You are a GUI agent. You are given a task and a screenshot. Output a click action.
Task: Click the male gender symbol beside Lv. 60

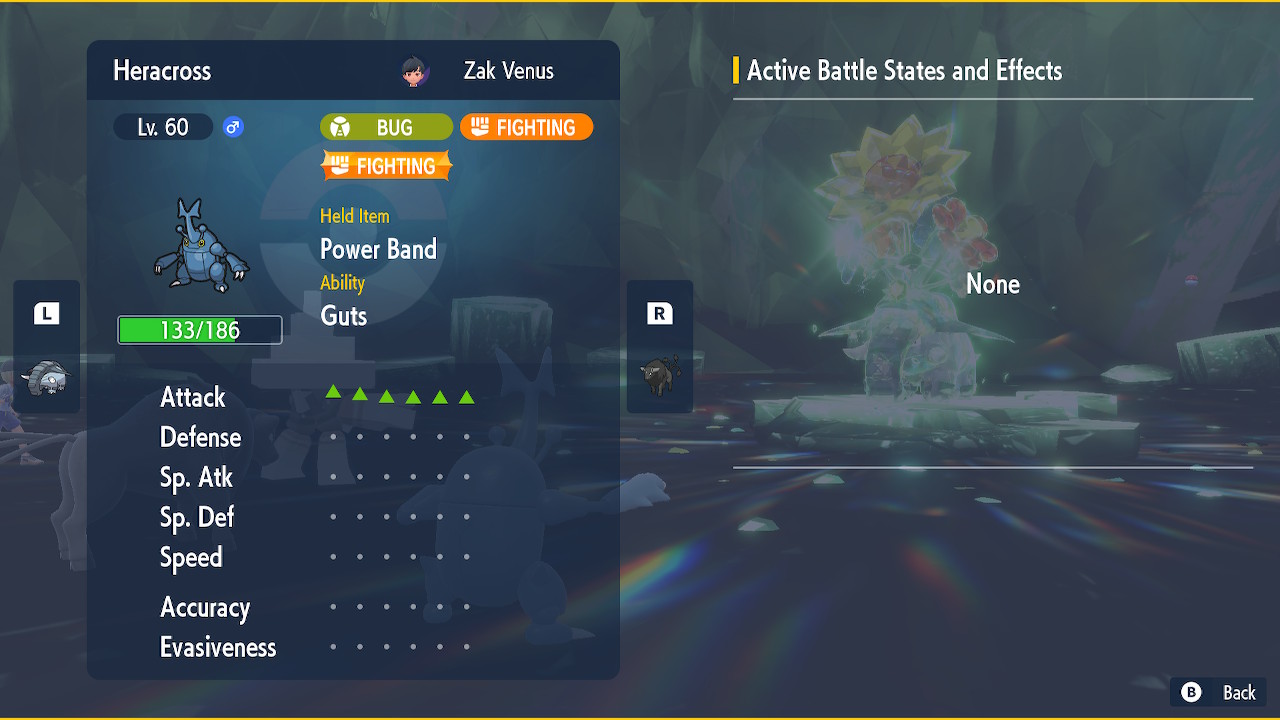(232, 127)
